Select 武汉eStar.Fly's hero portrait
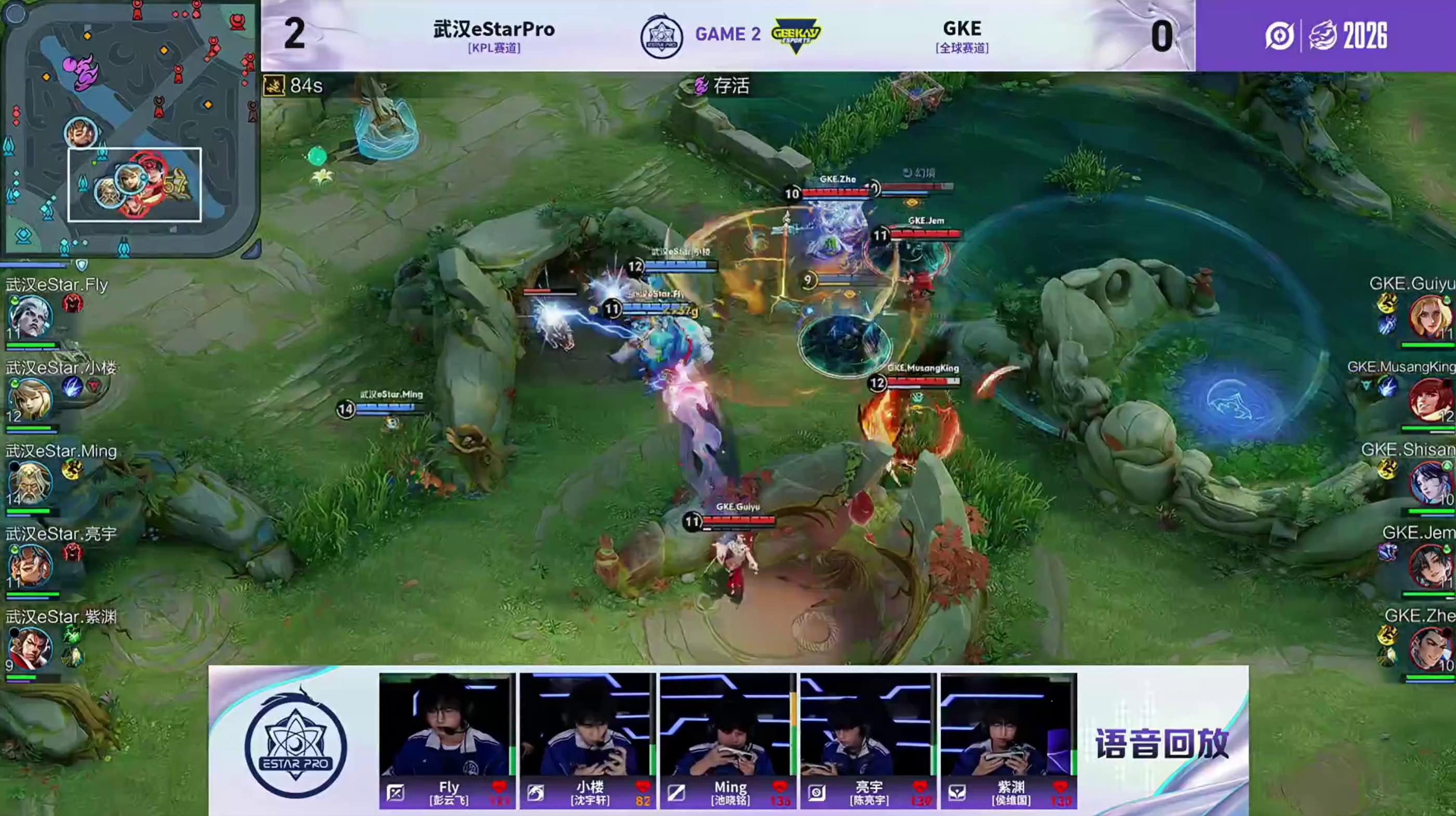Viewport: 1456px width, 816px height. click(30, 317)
